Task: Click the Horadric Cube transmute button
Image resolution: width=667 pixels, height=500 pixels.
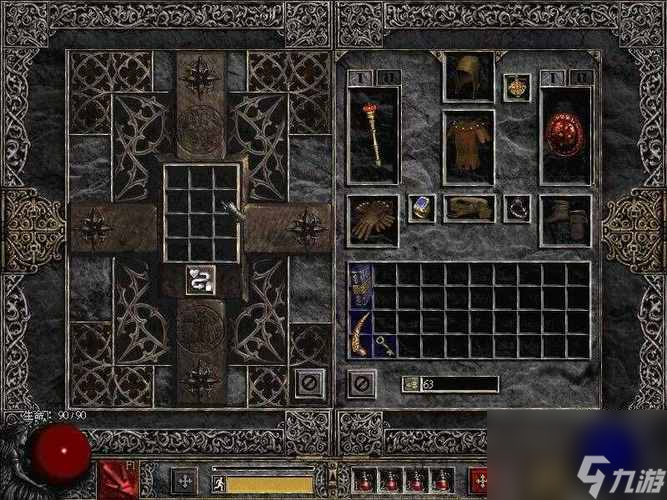Action: (x=202, y=280)
